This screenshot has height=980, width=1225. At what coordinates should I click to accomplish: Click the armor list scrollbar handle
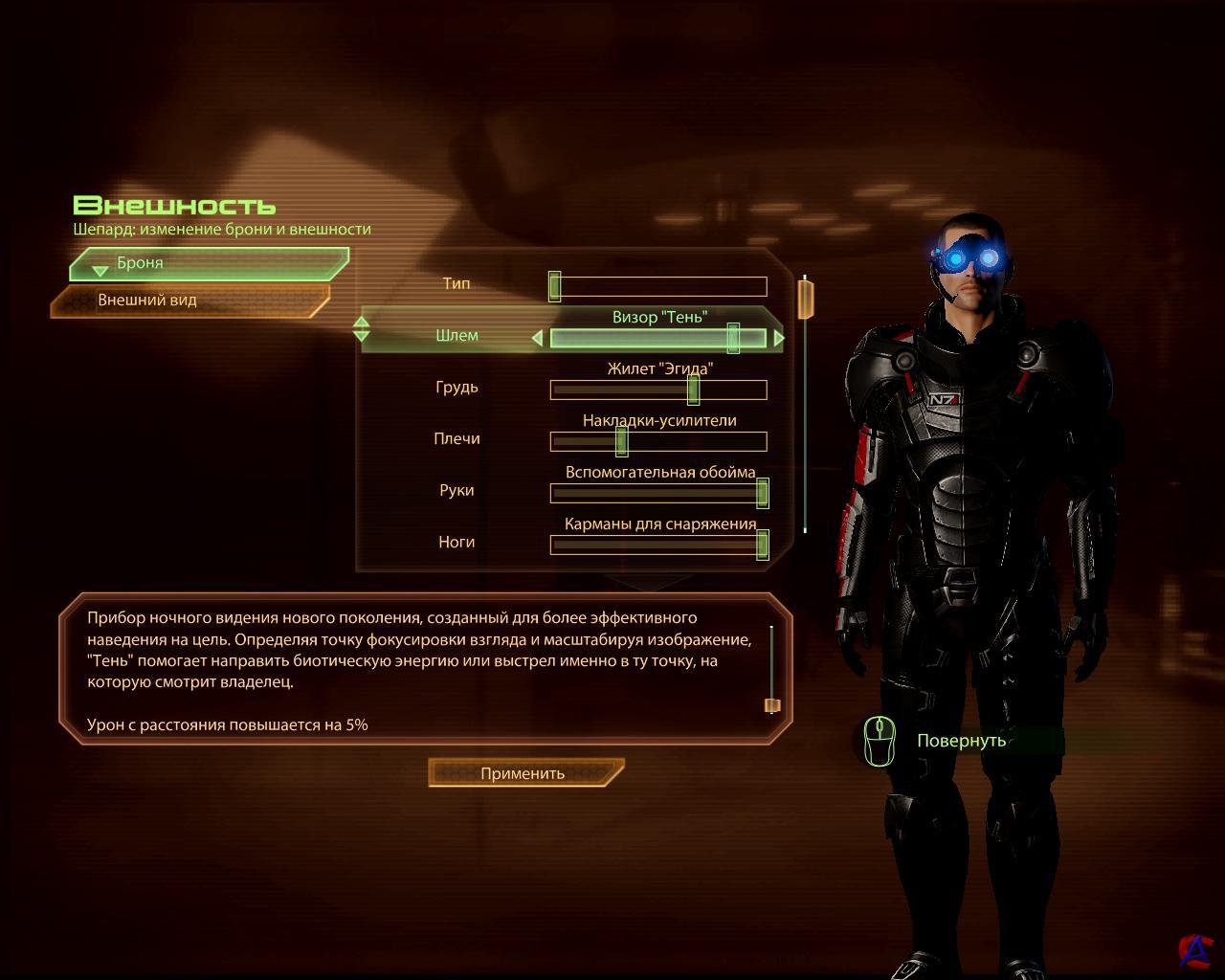(806, 298)
